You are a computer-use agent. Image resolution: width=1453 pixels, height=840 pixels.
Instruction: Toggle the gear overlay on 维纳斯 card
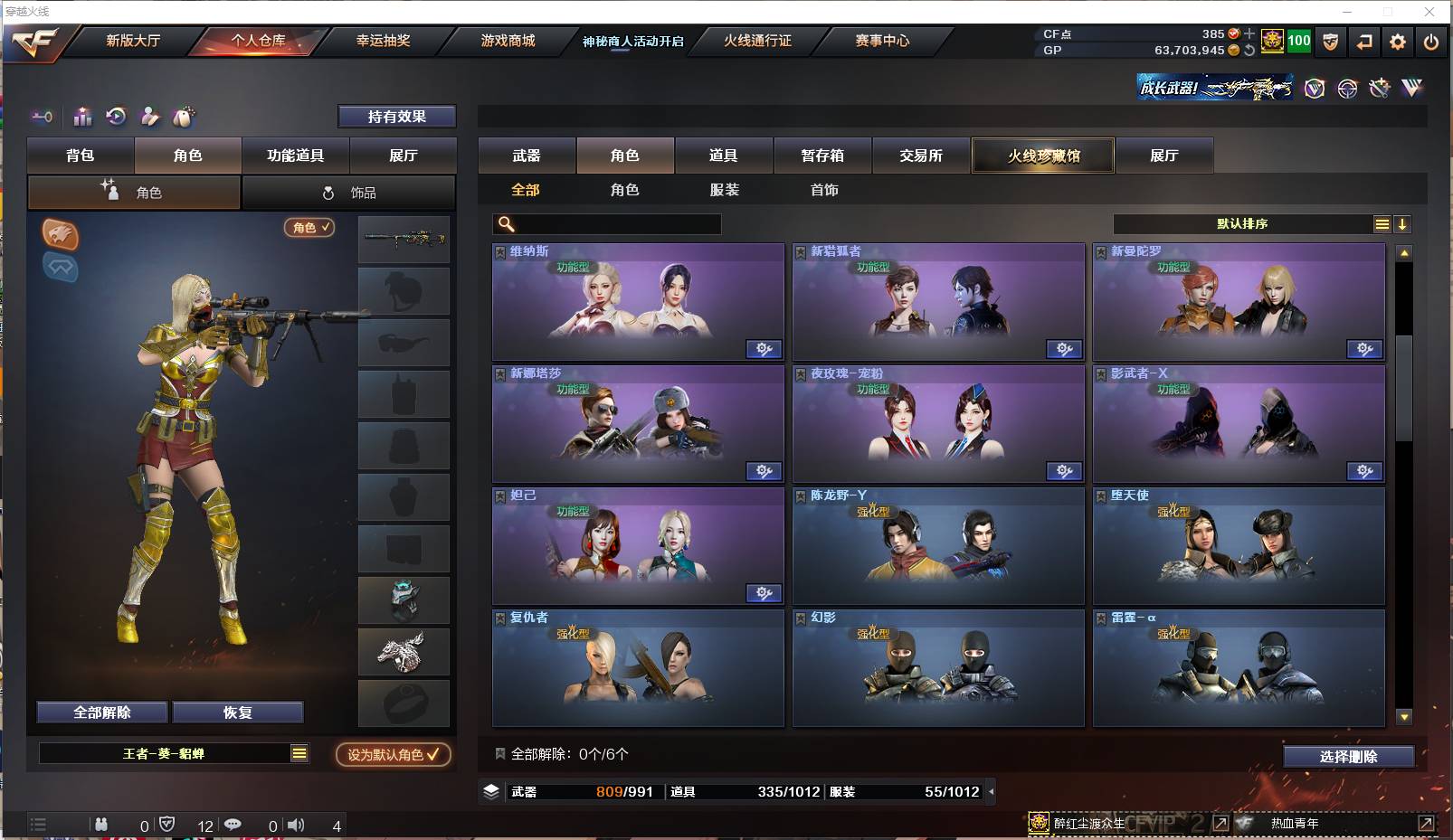pos(765,349)
